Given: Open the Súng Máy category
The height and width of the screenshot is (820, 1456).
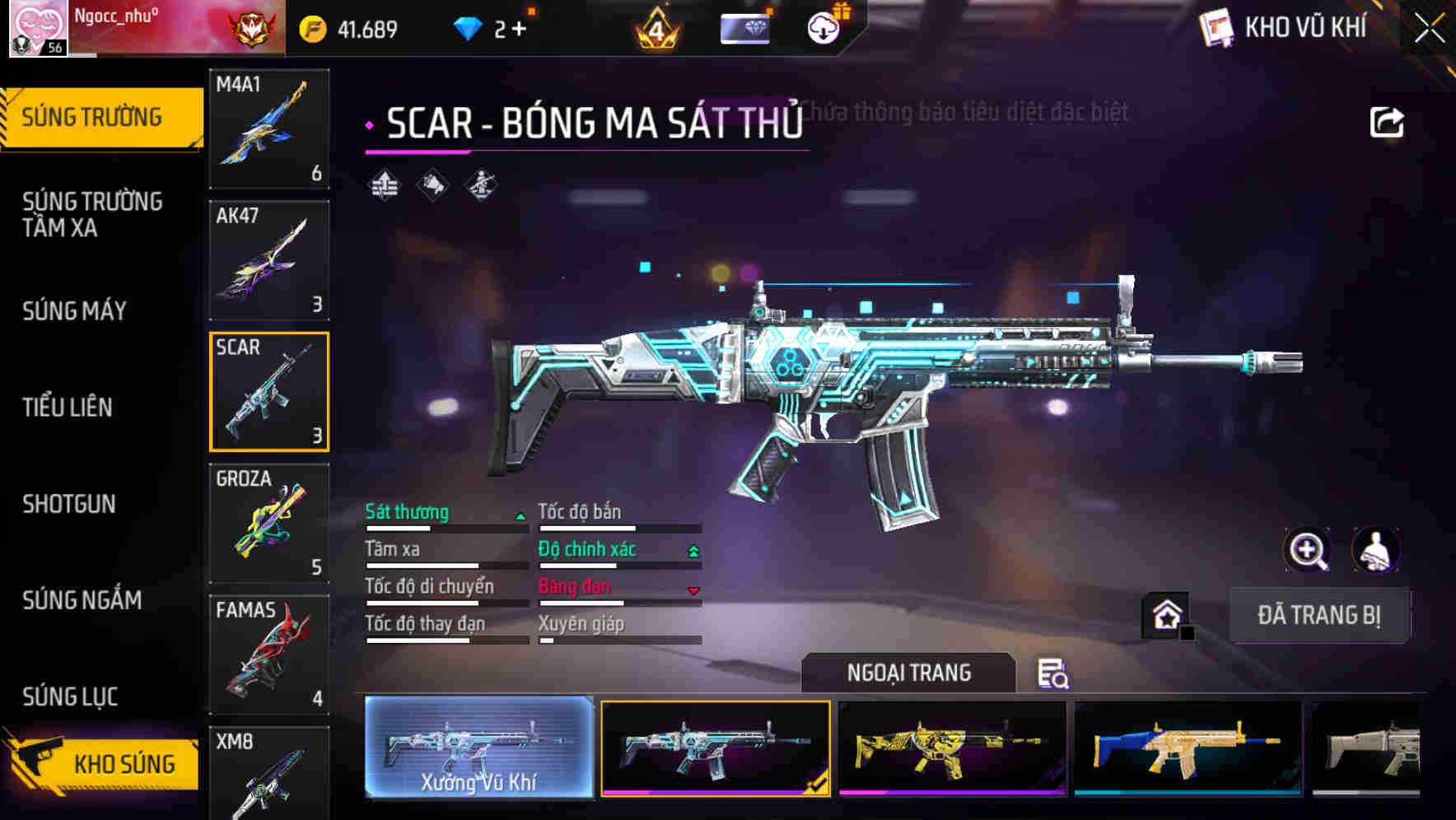Looking at the screenshot, I should coord(75,311).
